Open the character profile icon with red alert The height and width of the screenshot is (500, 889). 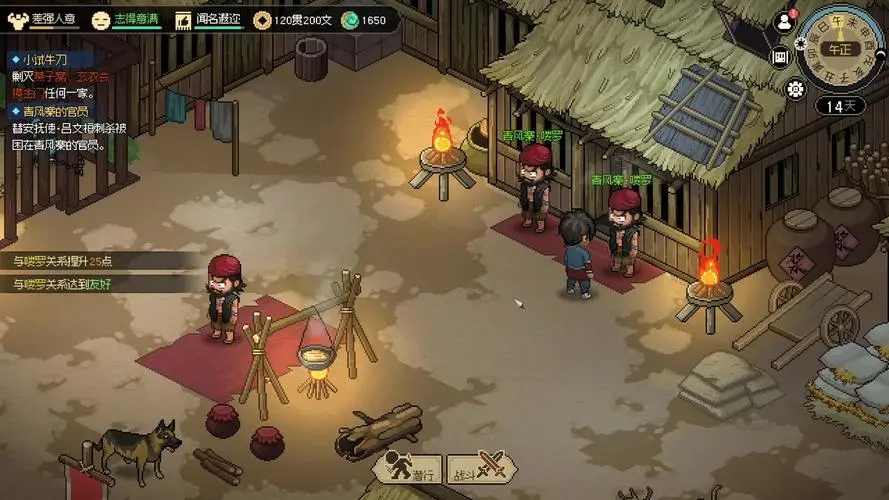[x=784, y=22]
